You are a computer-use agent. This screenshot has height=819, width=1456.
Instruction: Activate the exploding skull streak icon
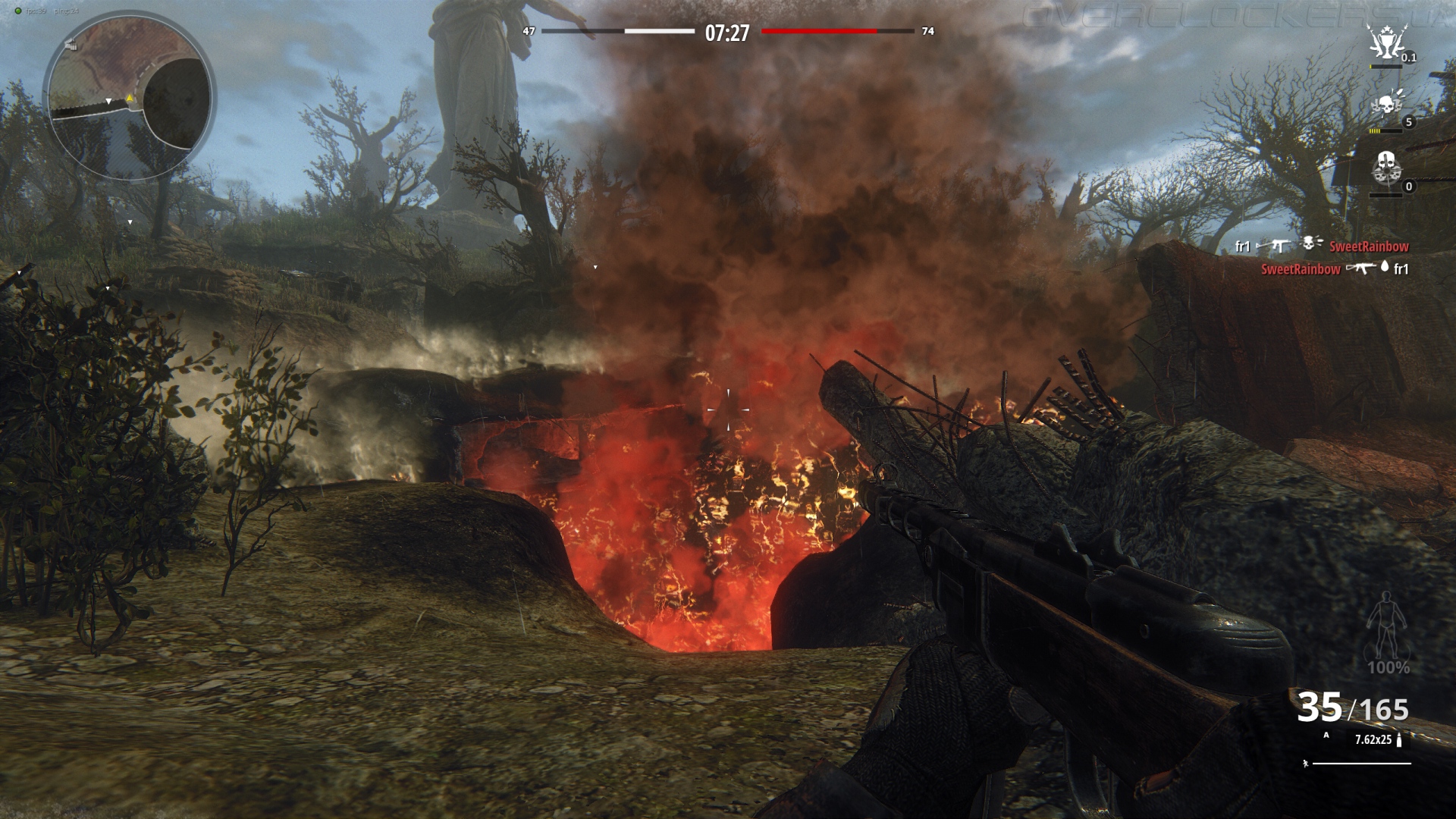point(1386,105)
